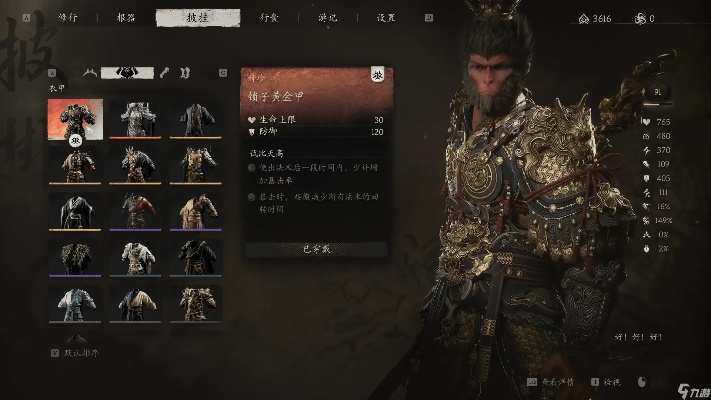Image resolution: width=711 pixels, height=400 pixels.
Task: Switch to the 游记 journal tab
Action: point(328,17)
